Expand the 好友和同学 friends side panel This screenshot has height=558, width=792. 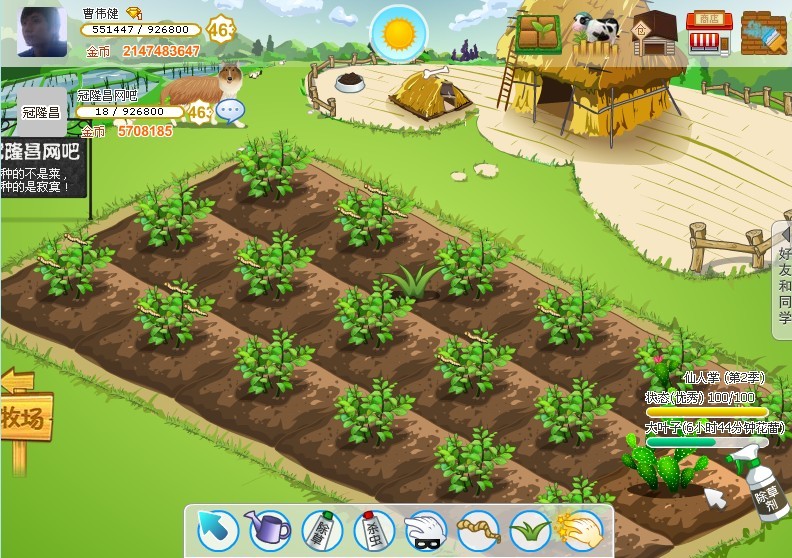point(783,281)
